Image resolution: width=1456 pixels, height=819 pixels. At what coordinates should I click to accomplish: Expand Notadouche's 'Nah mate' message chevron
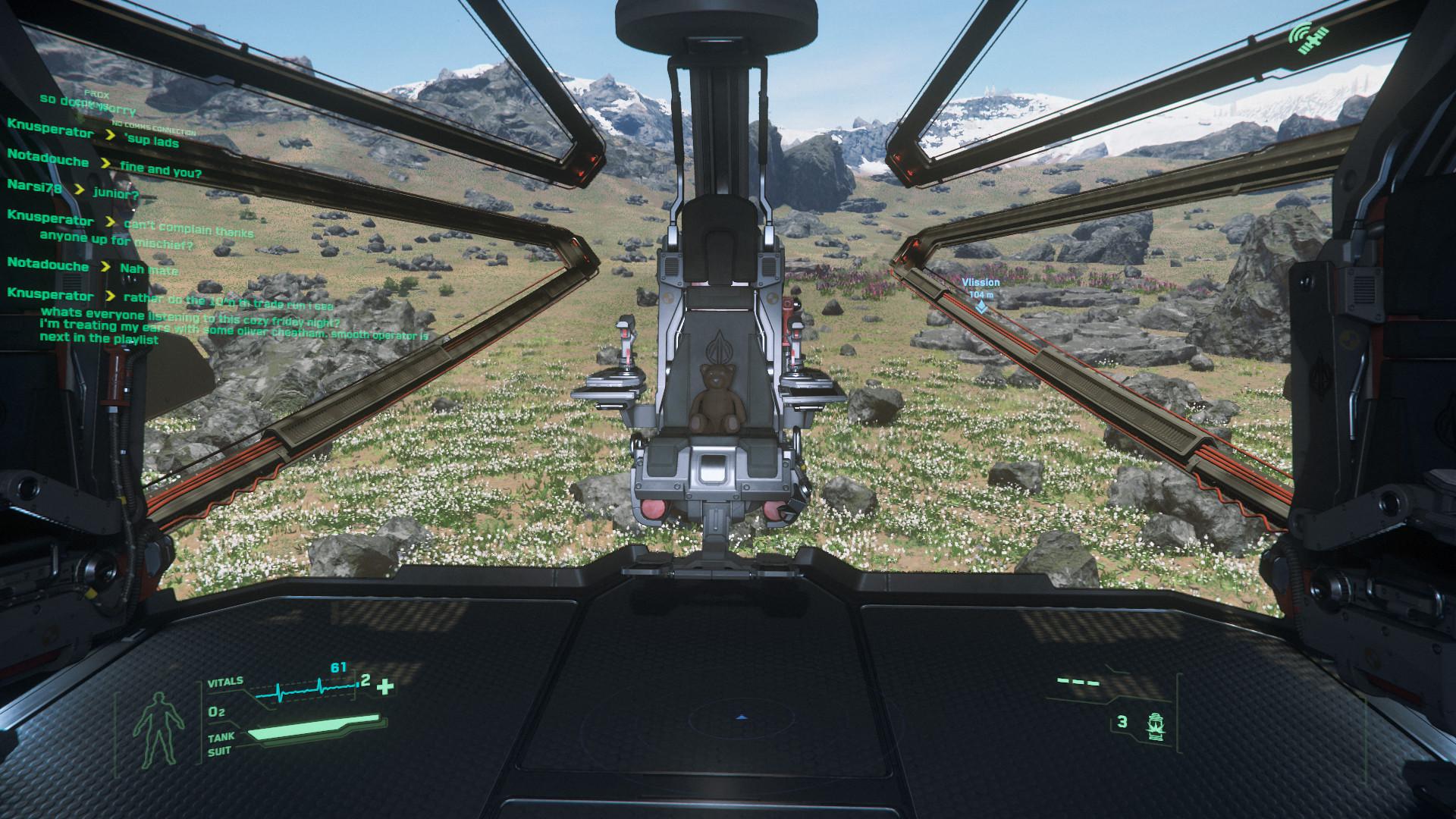(106, 267)
